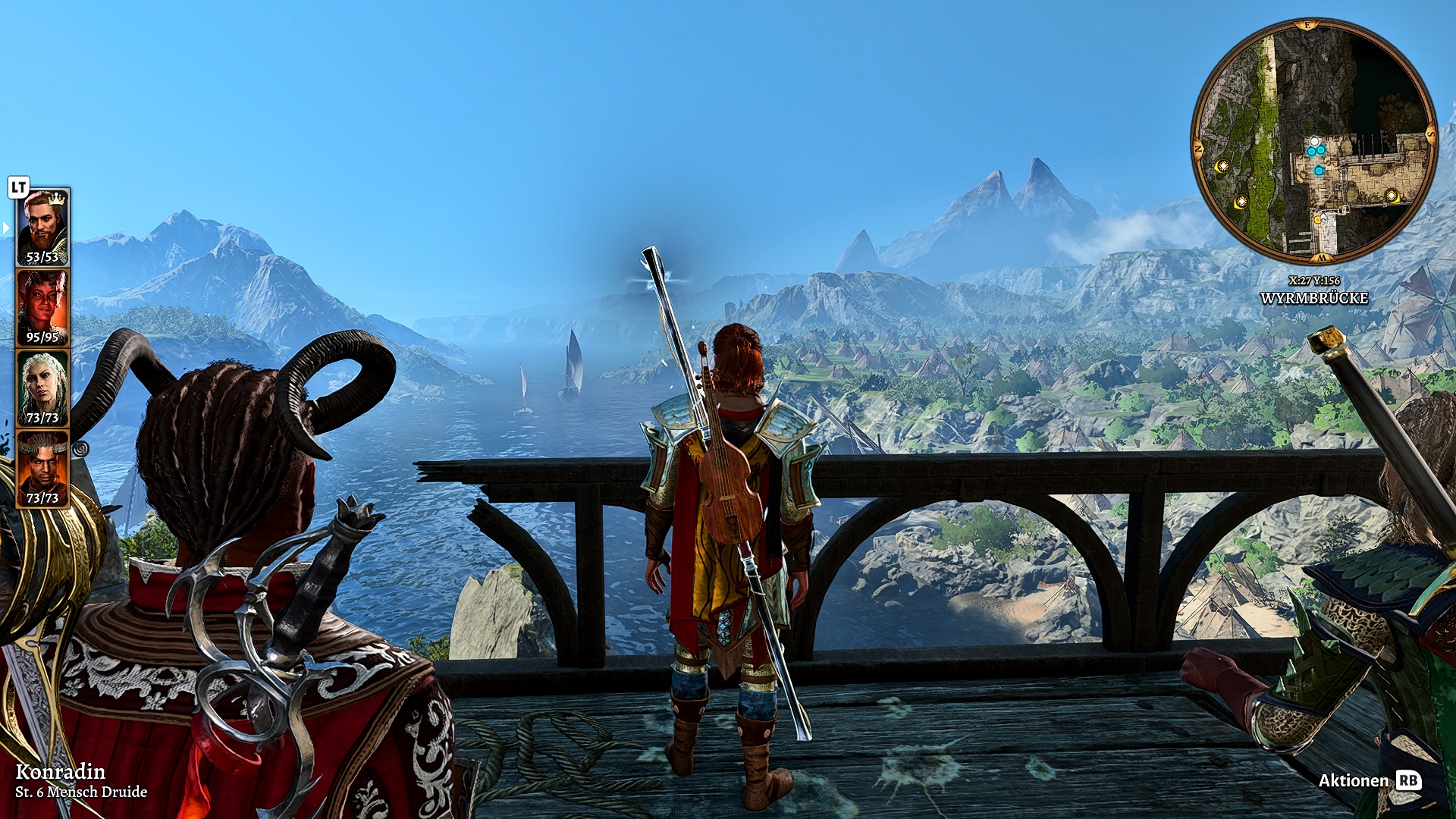This screenshot has width=1456, height=819.
Task: Select the bottom portrait of the horned man
Action: (42, 468)
